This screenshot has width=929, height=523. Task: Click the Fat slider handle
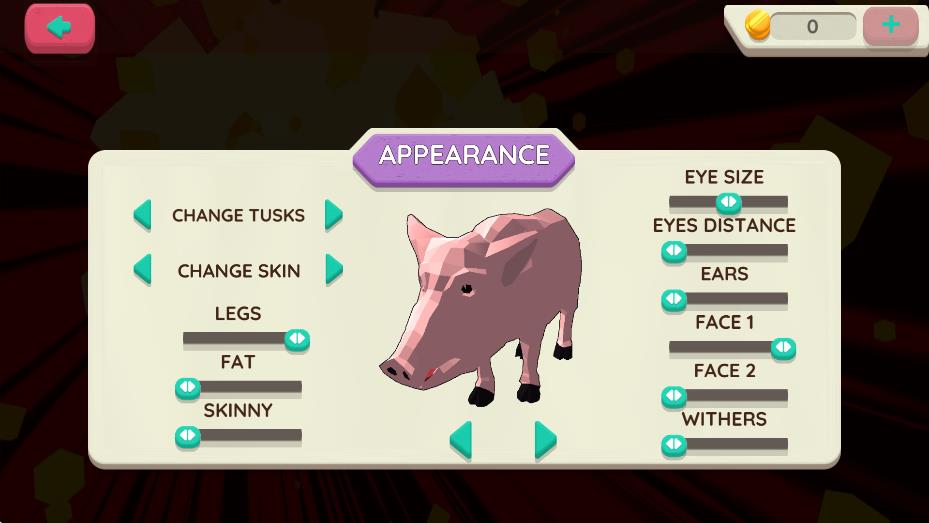click(x=188, y=387)
